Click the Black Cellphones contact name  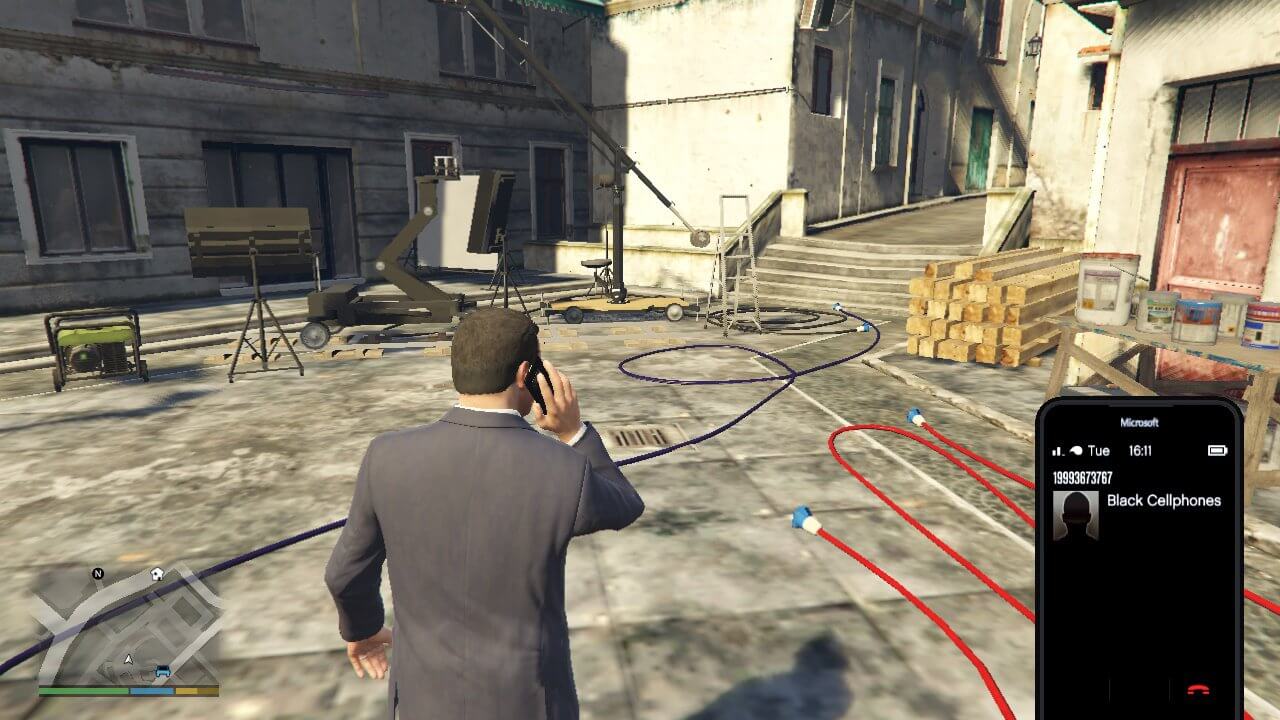1164,501
